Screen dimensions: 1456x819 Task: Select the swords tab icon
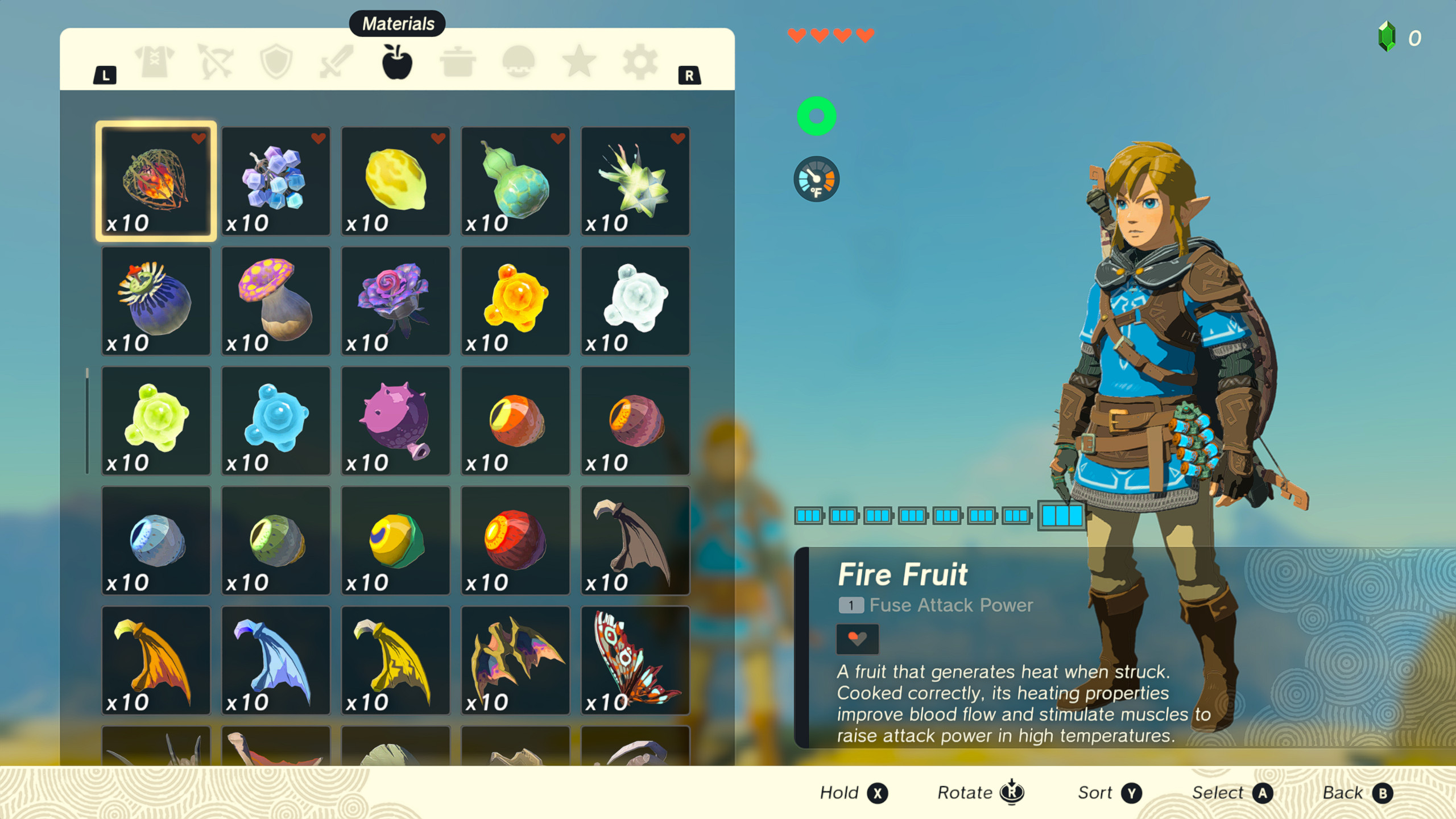[x=337, y=63]
